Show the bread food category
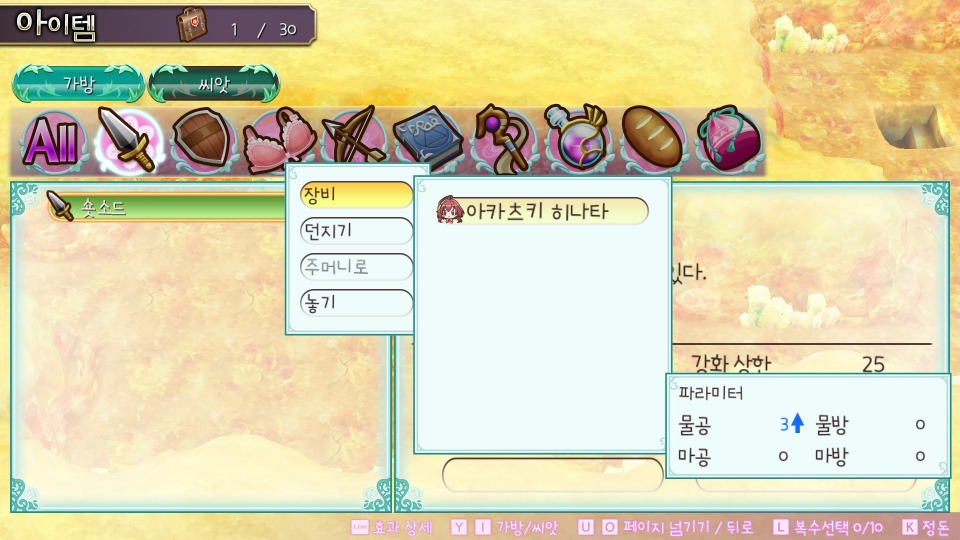The height and width of the screenshot is (540, 960). click(652, 140)
